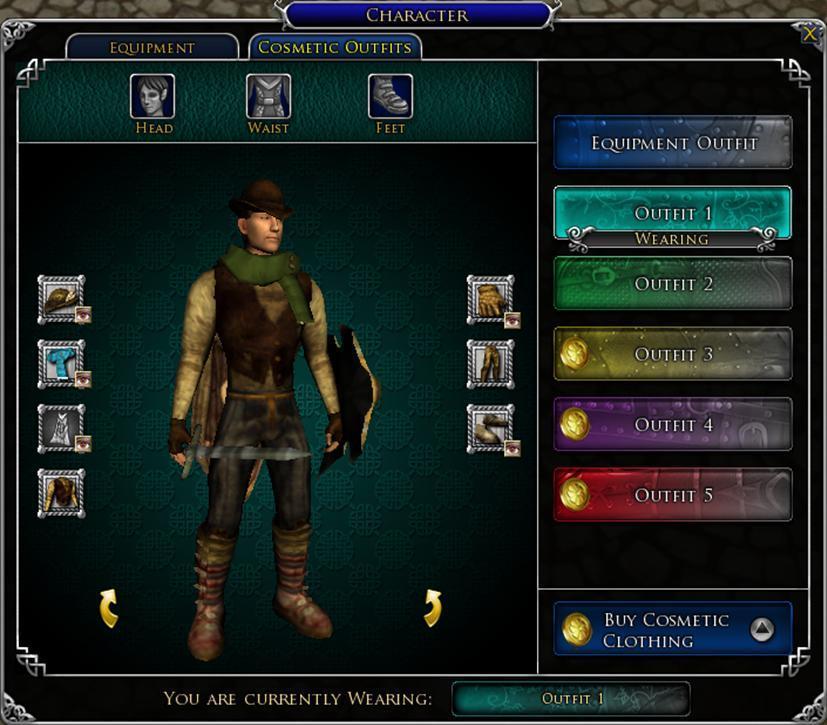Choose the Equipment Outfit button

pyautogui.click(x=673, y=143)
